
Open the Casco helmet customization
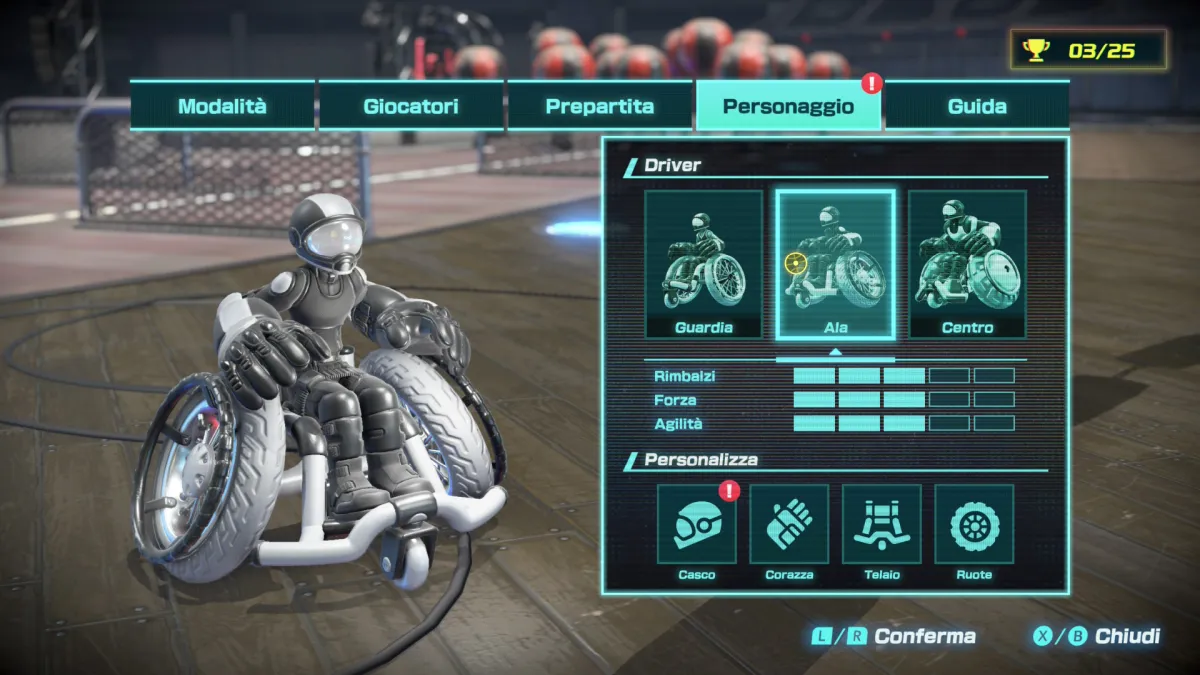coord(697,524)
